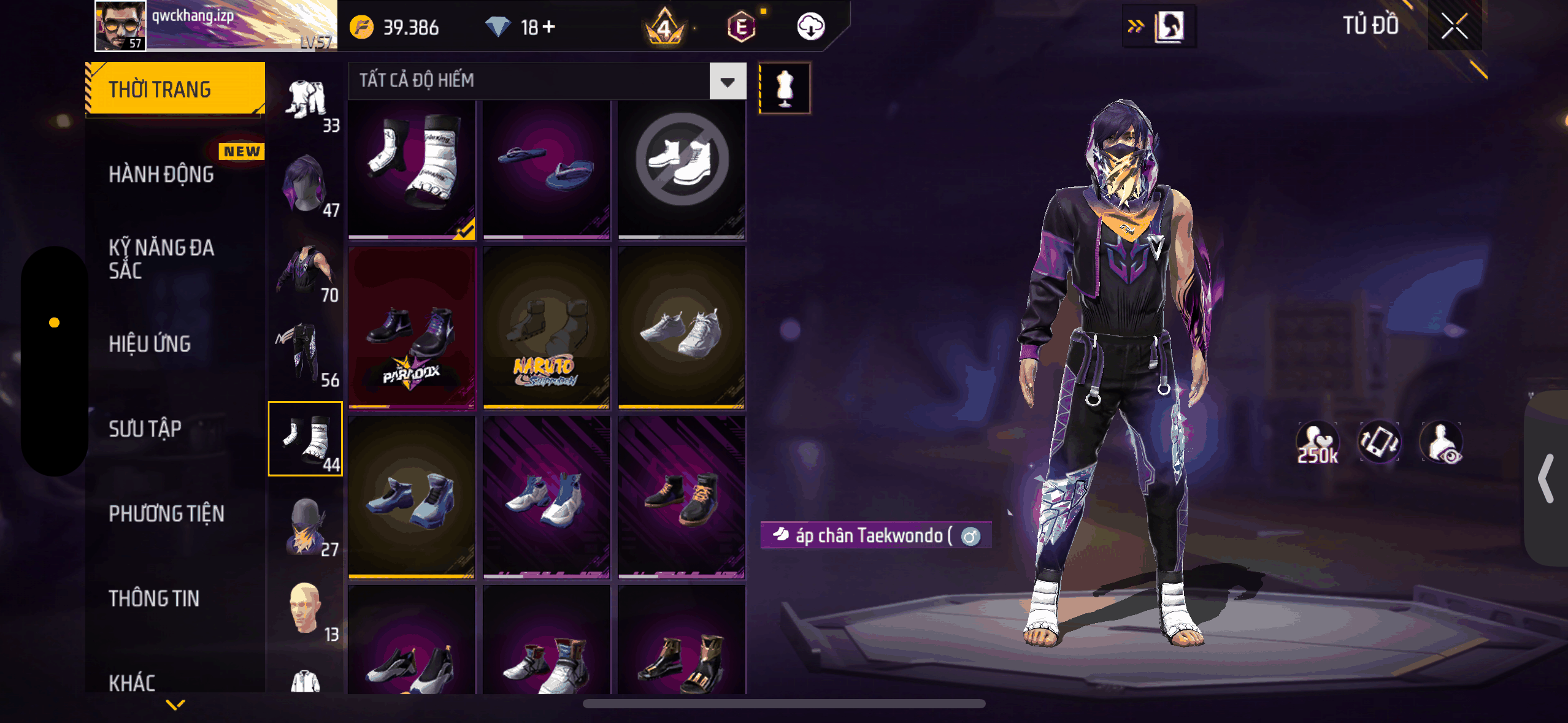This screenshot has width=1568, height=723.
Task: Pick the Paradox black shoes
Action: click(412, 329)
